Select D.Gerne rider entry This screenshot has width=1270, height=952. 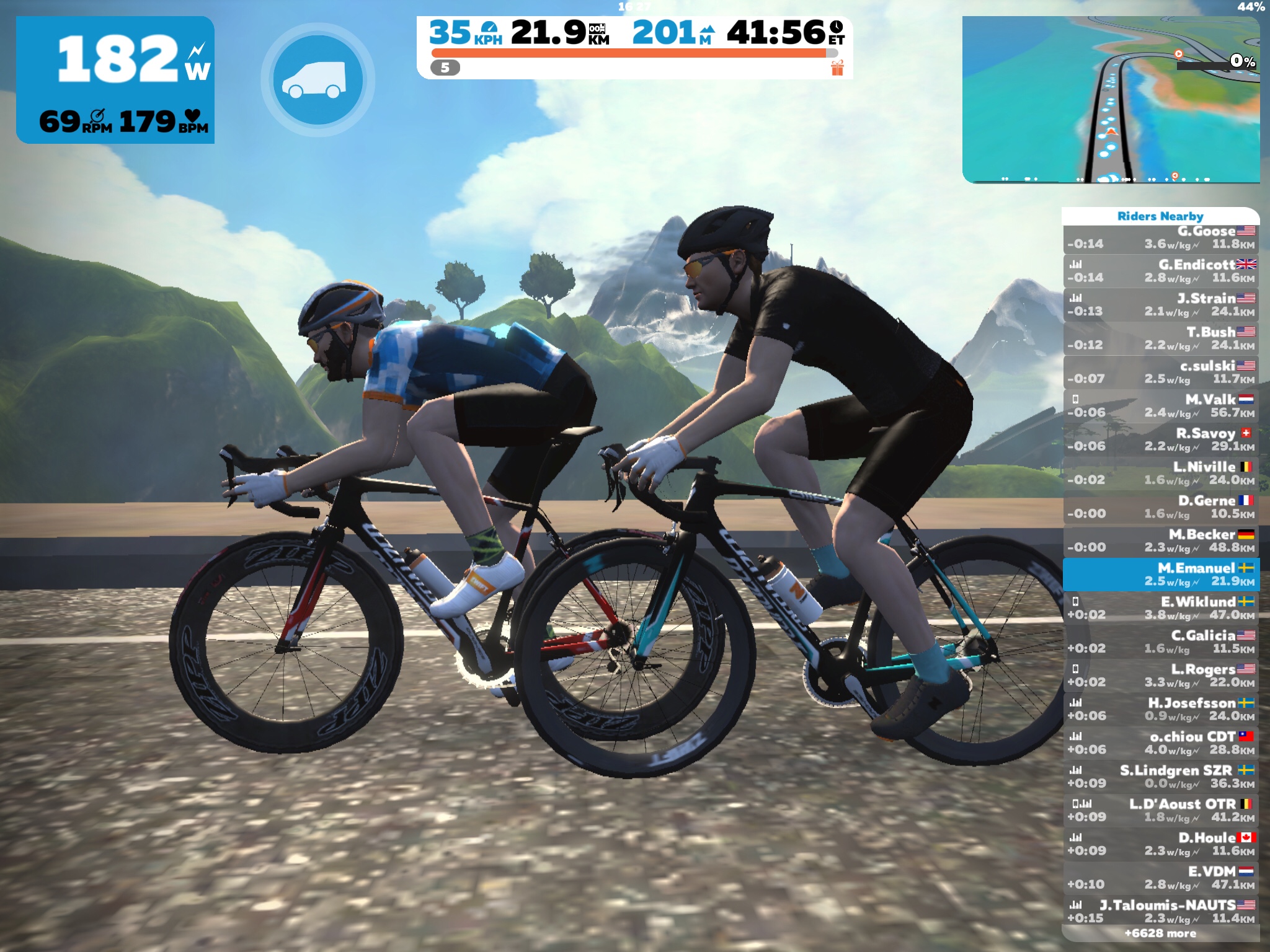tap(1160, 507)
